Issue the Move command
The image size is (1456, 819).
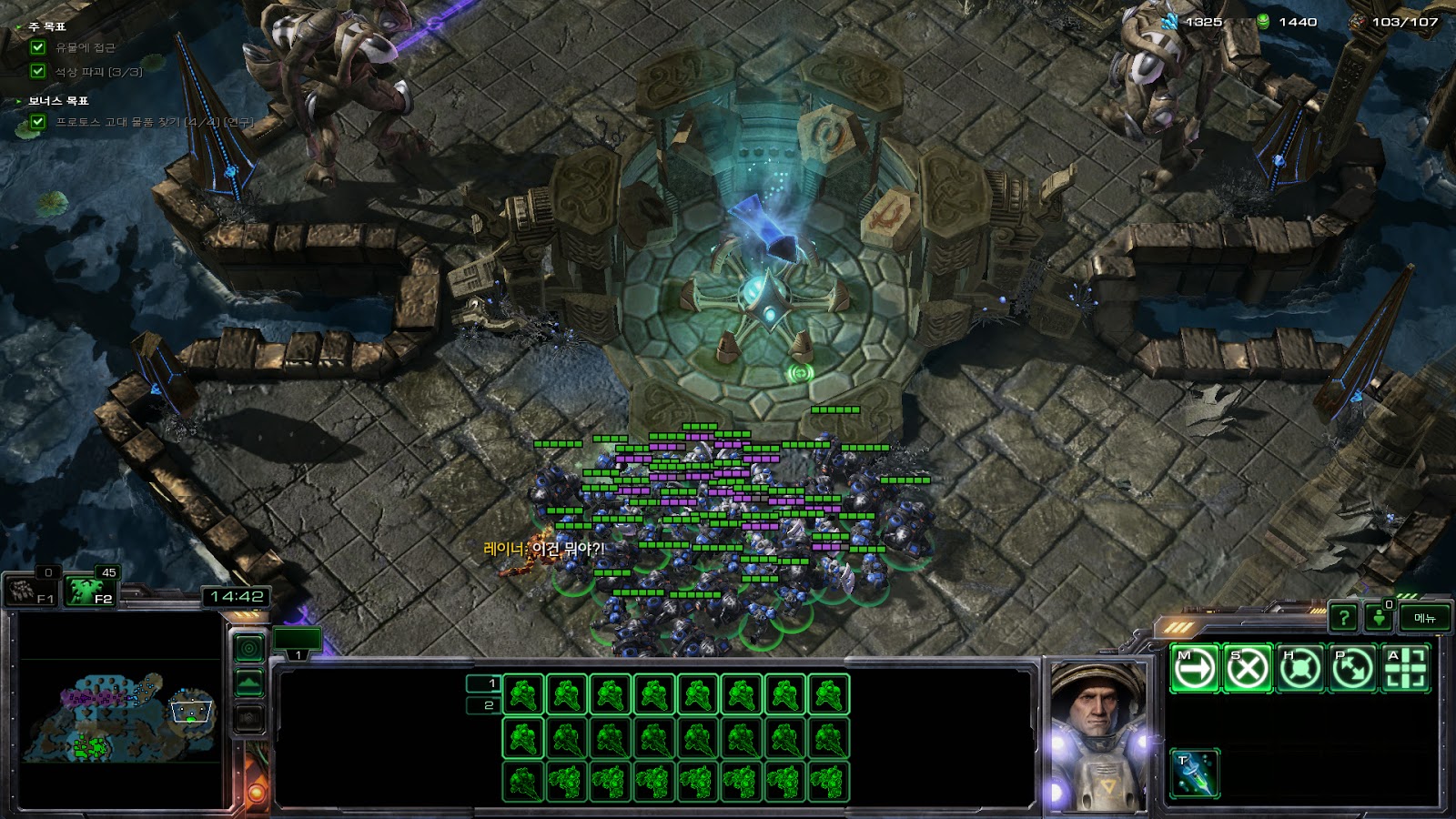pyautogui.click(x=1194, y=669)
